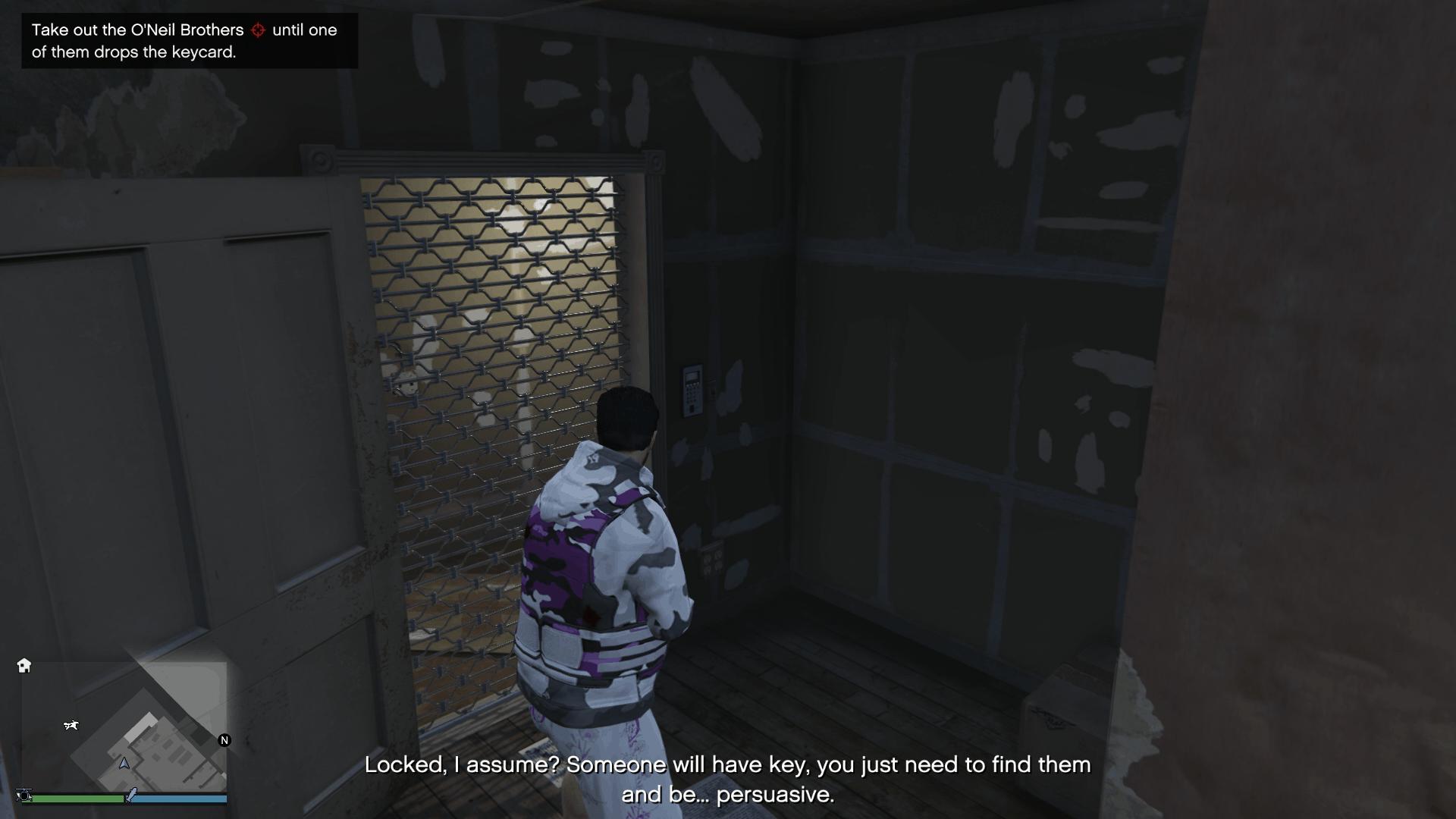Click the keypad mounted beside the security gate
1456x819 pixels.
[x=691, y=391]
